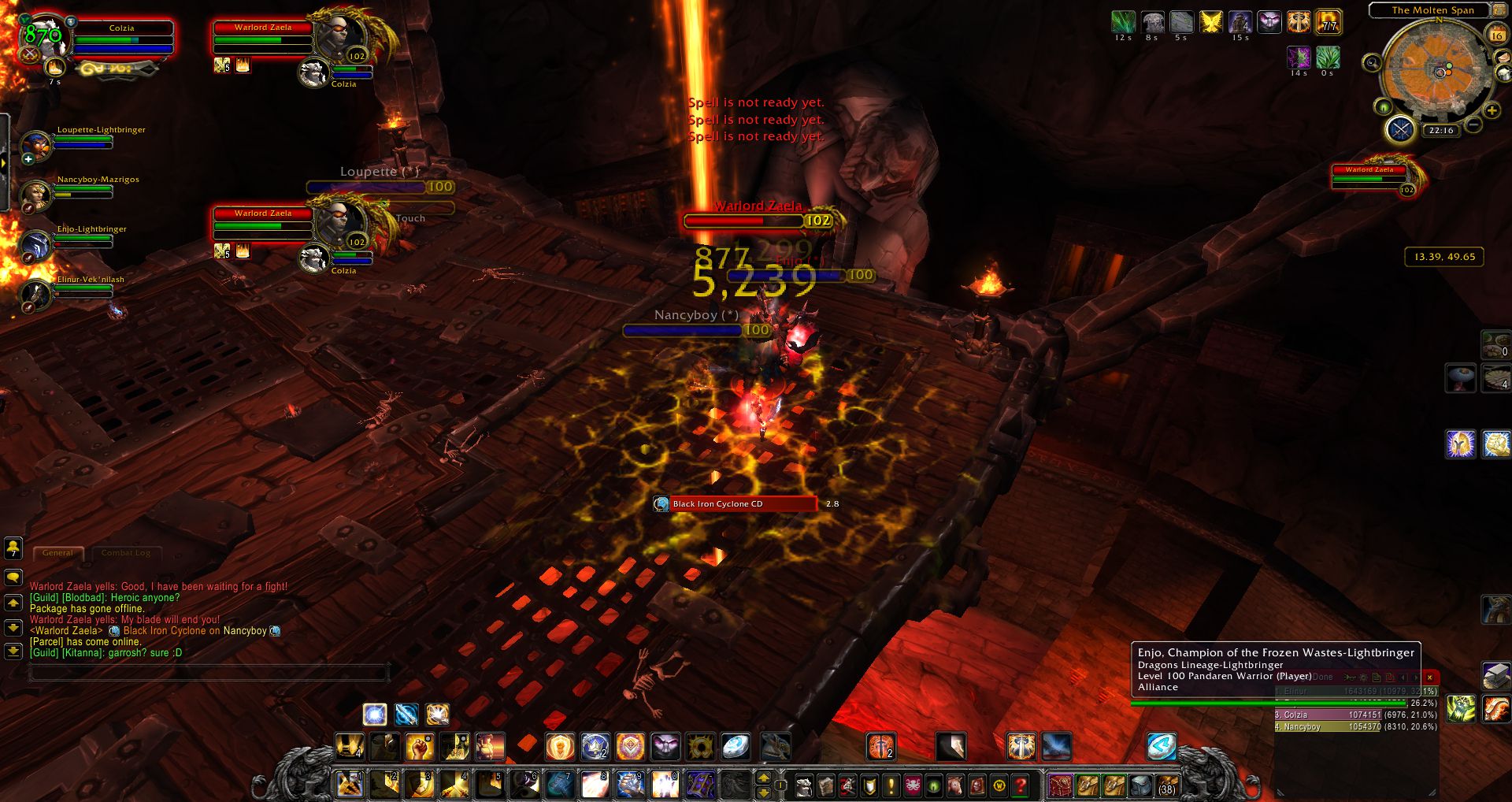Open the yellow exclamation mark quest log
Screen dimensions: 1512x802
[x=891, y=785]
